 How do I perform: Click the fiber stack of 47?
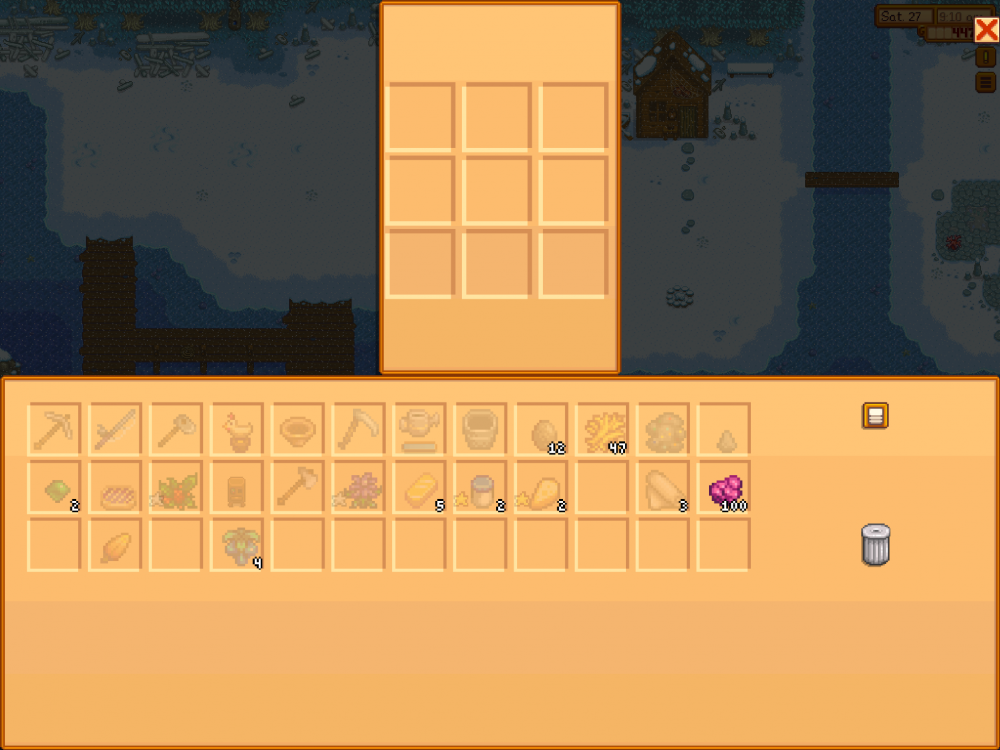coord(603,429)
